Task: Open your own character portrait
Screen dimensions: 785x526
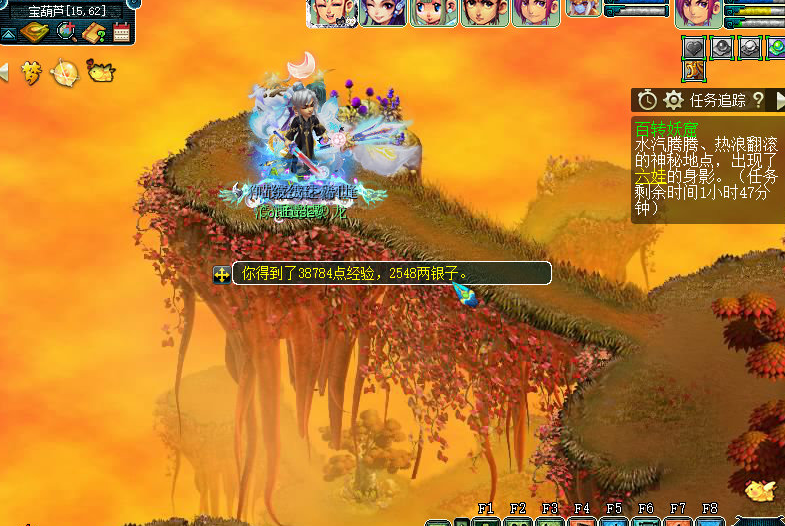Action: [x=697, y=12]
